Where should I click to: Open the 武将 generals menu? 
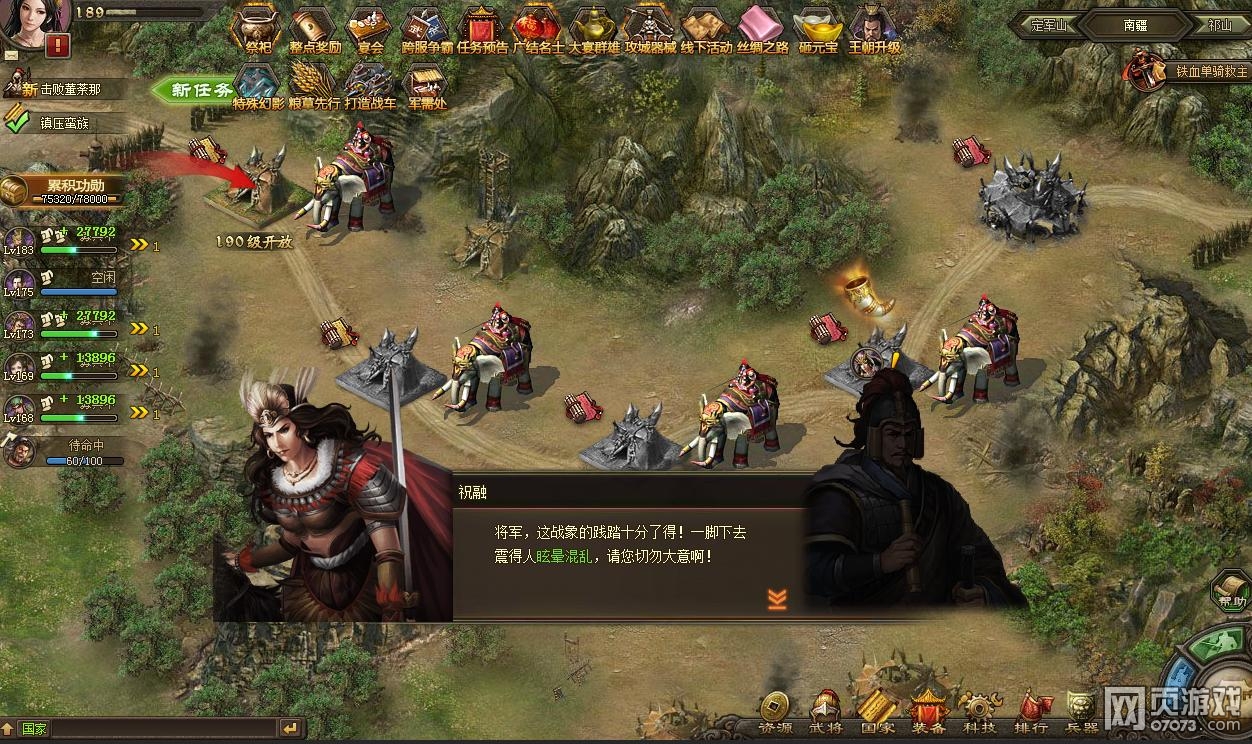[826, 712]
